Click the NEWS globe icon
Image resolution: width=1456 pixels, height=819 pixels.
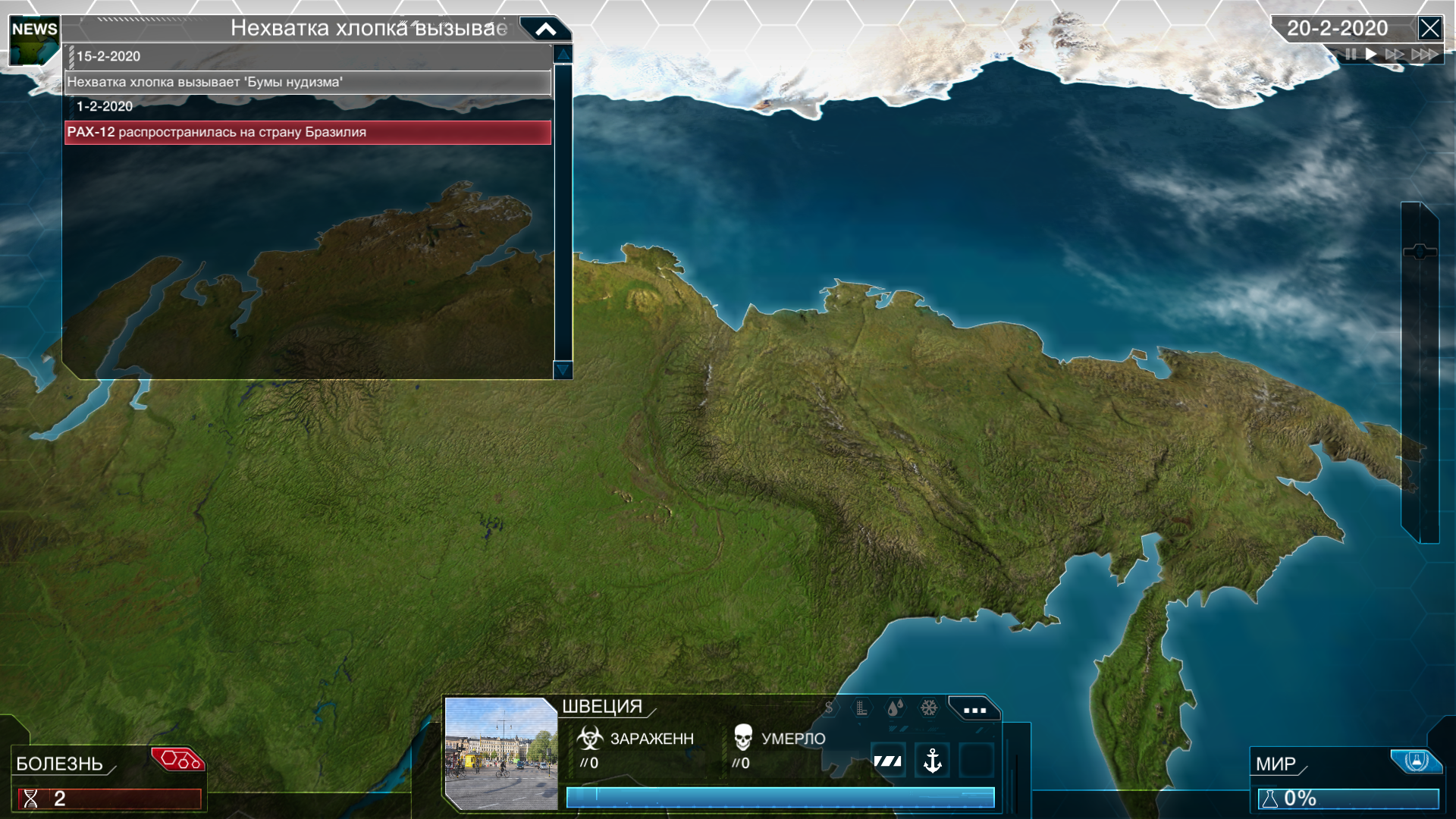(34, 42)
